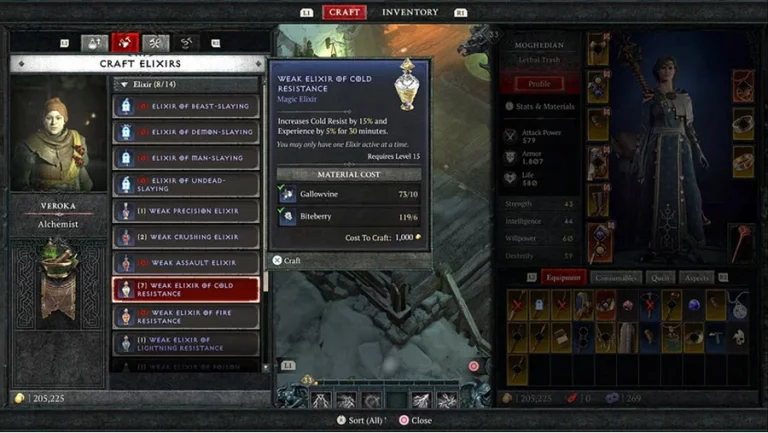Open the Inventory tab

coord(410,12)
